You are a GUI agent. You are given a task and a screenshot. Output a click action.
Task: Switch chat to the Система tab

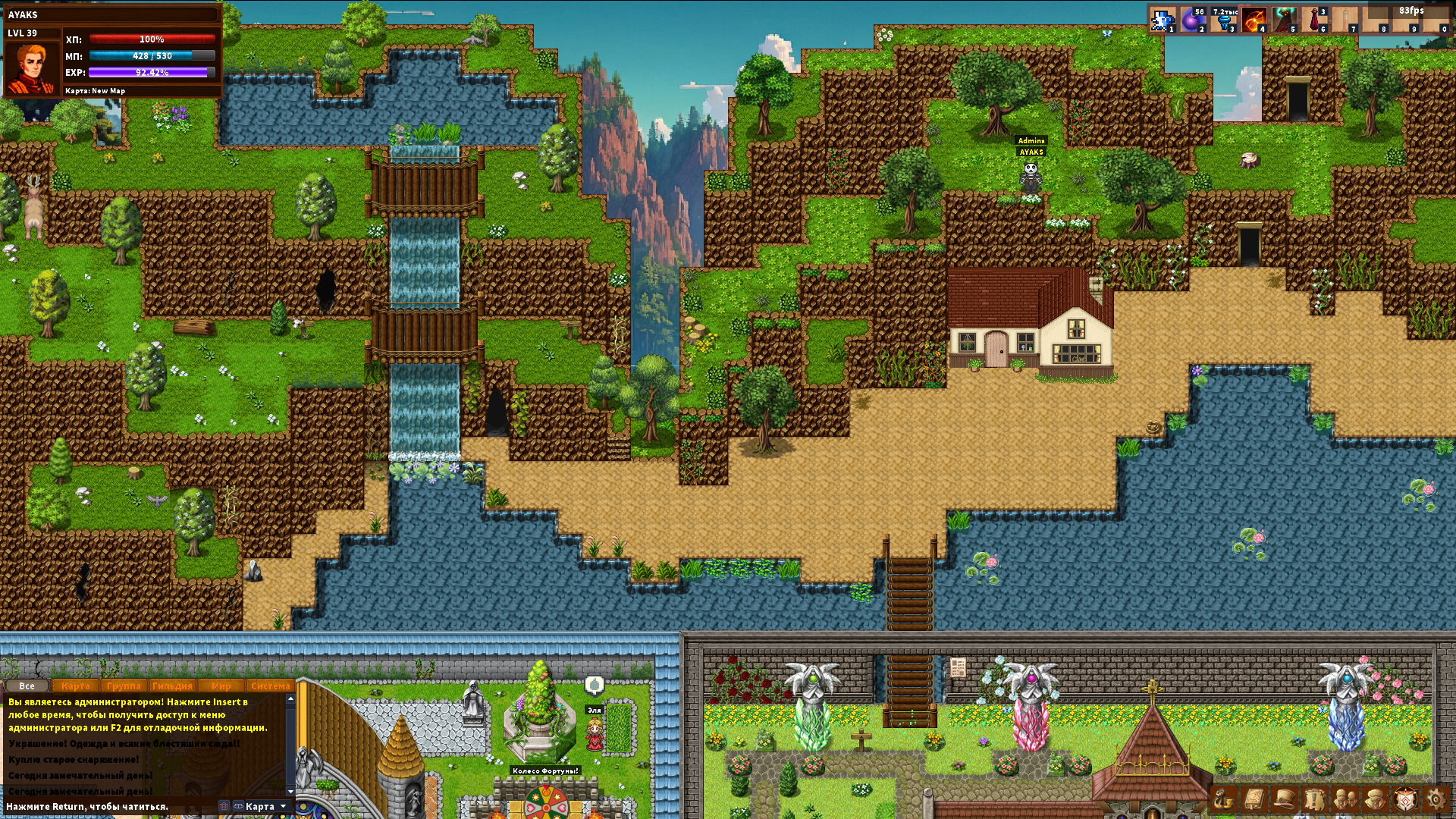(x=270, y=686)
